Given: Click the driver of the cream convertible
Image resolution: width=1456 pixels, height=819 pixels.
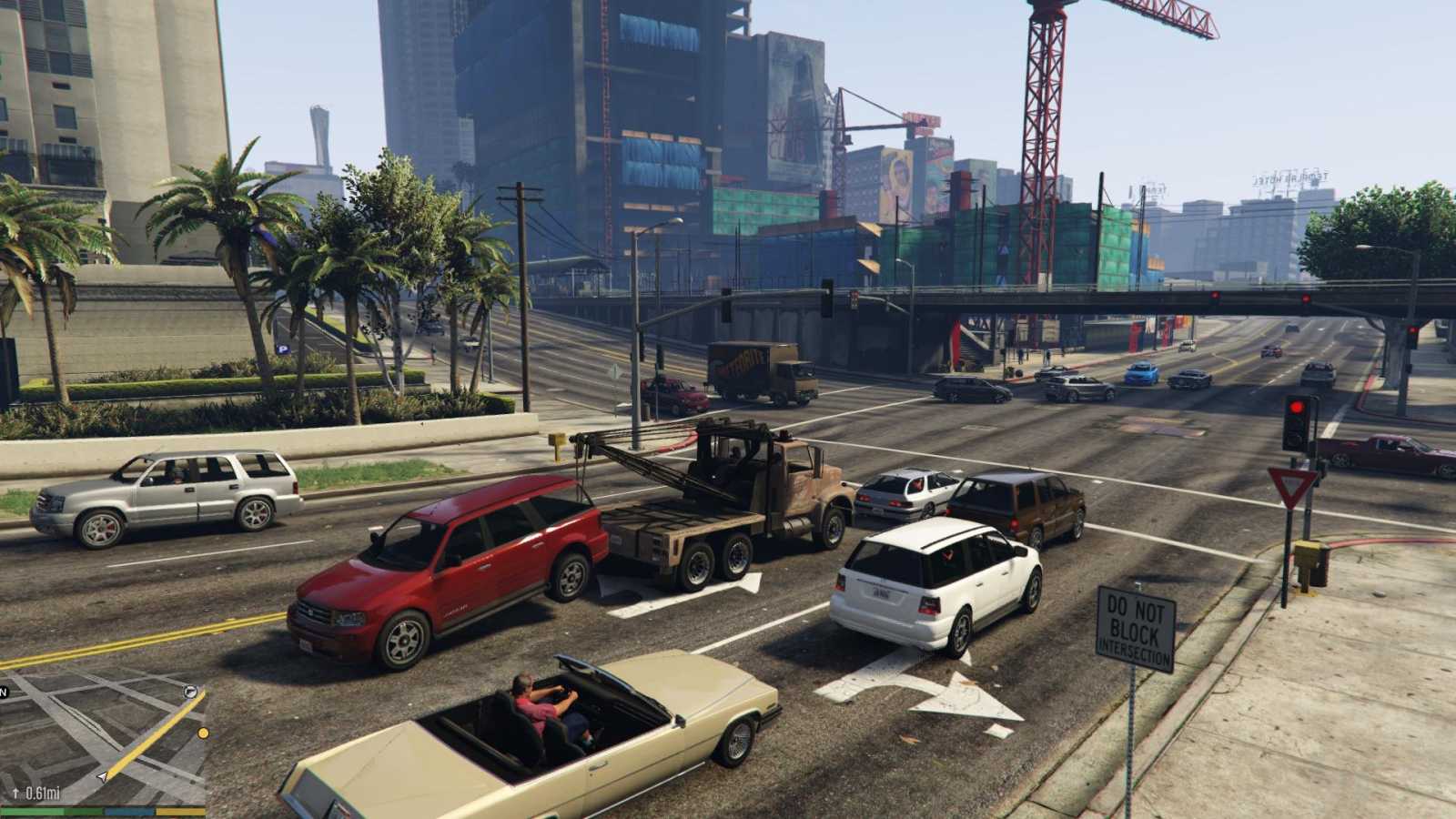Looking at the screenshot, I should coord(533,701).
